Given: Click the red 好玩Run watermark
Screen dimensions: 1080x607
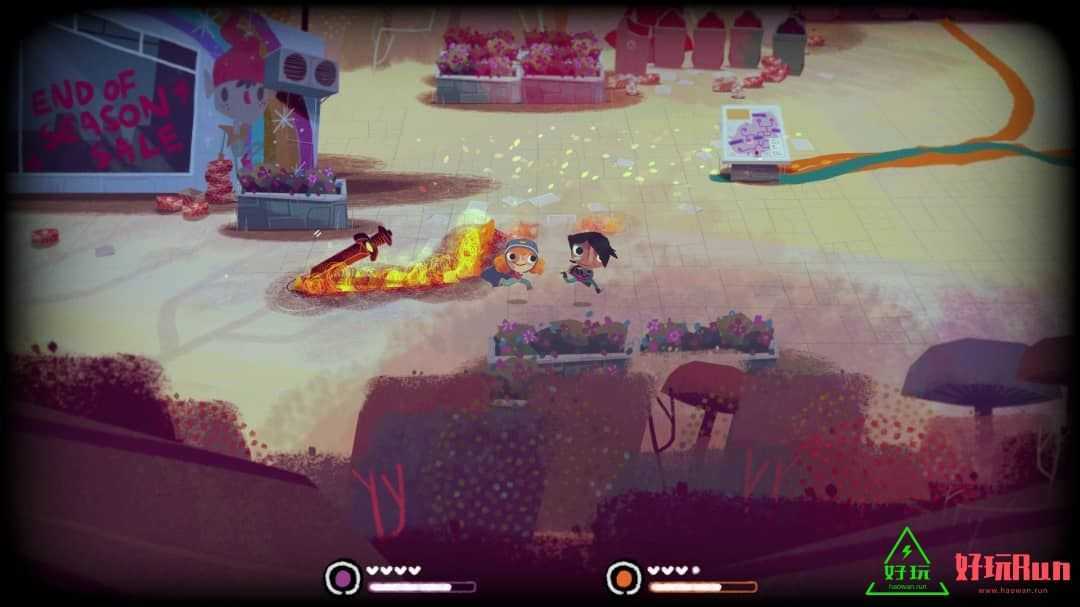Looking at the screenshot, I should pyautogui.click(x=1012, y=569).
